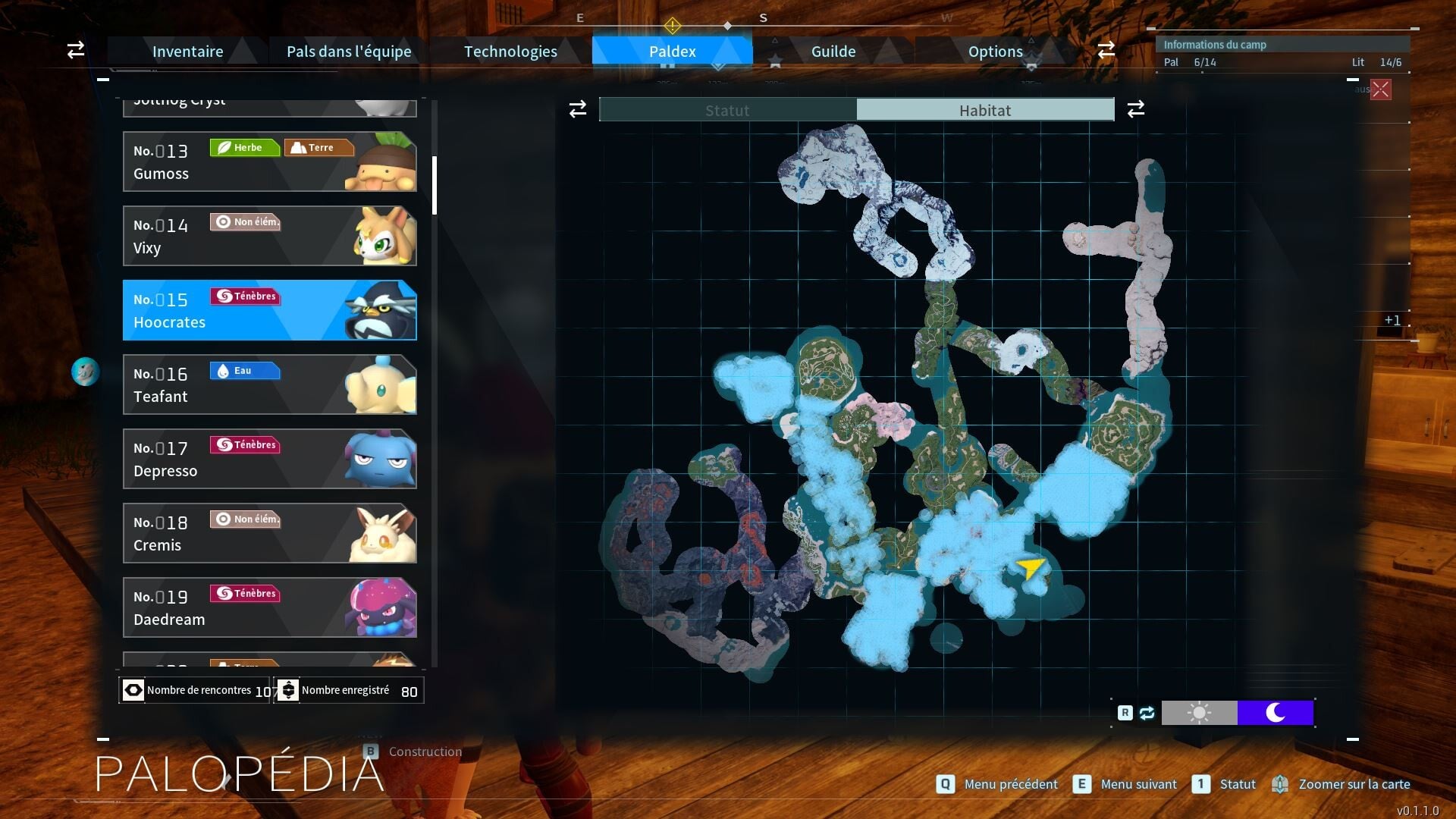Select the Habitat view tab
Viewport: 1456px width, 819px height.
pyautogui.click(x=985, y=110)
